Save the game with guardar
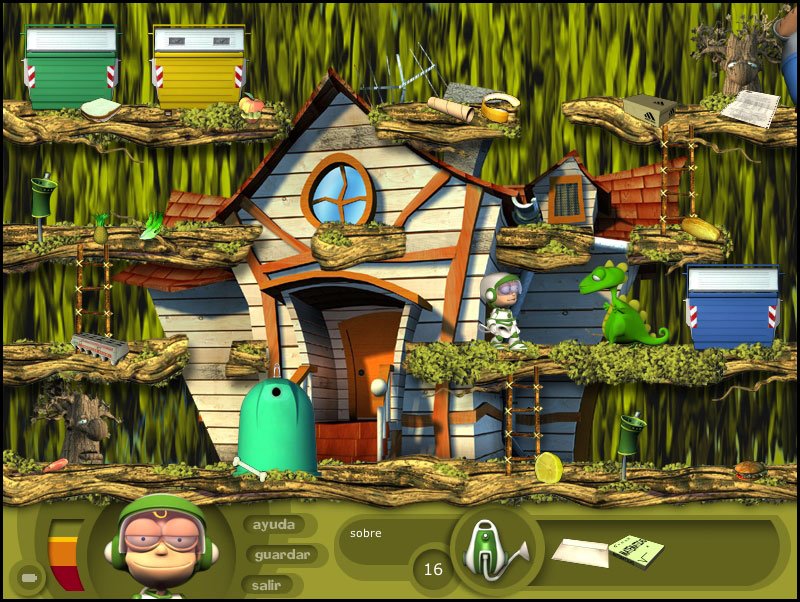The height and width of the screenshot is (602, 800). click(283, 554)
